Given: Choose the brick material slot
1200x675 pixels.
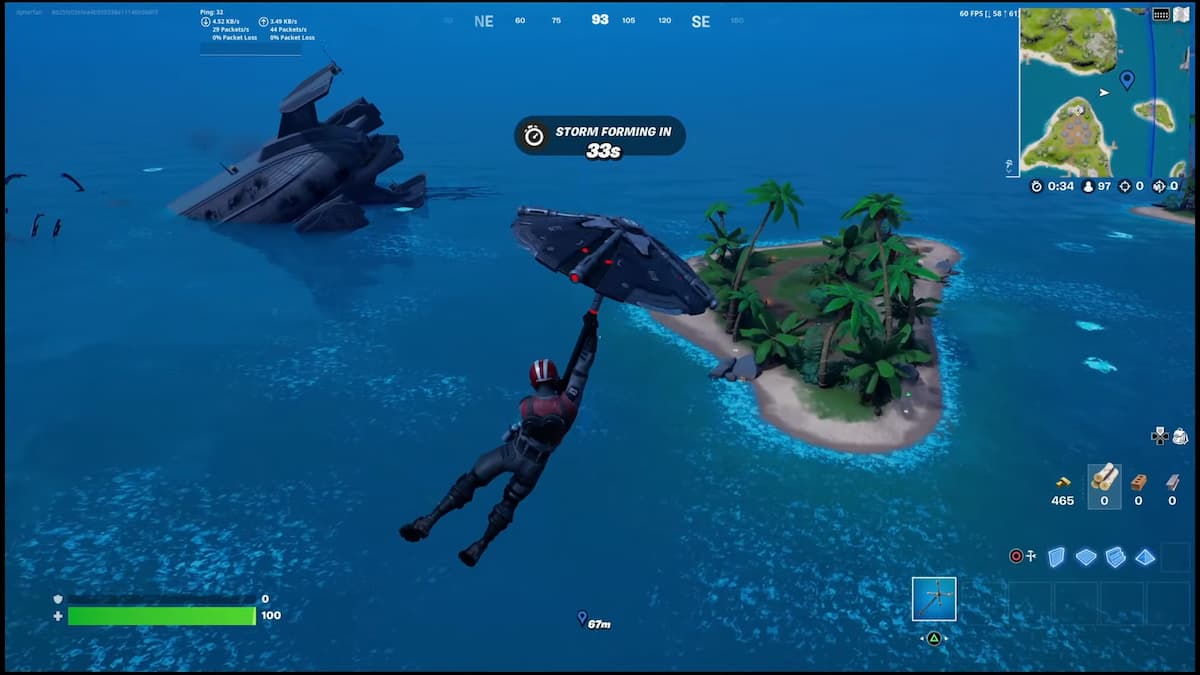Looking at the screenshot, I should [1138, 481].
